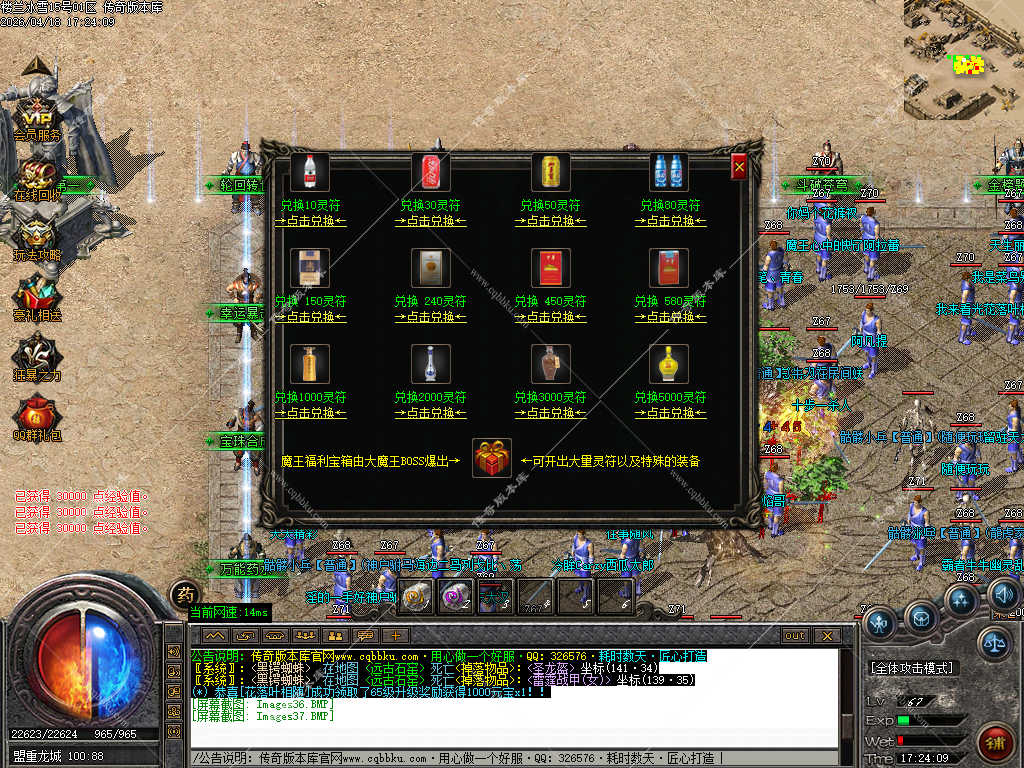
Task: Close the spirit talisman exchange window
Action: (x=739, y=168)
